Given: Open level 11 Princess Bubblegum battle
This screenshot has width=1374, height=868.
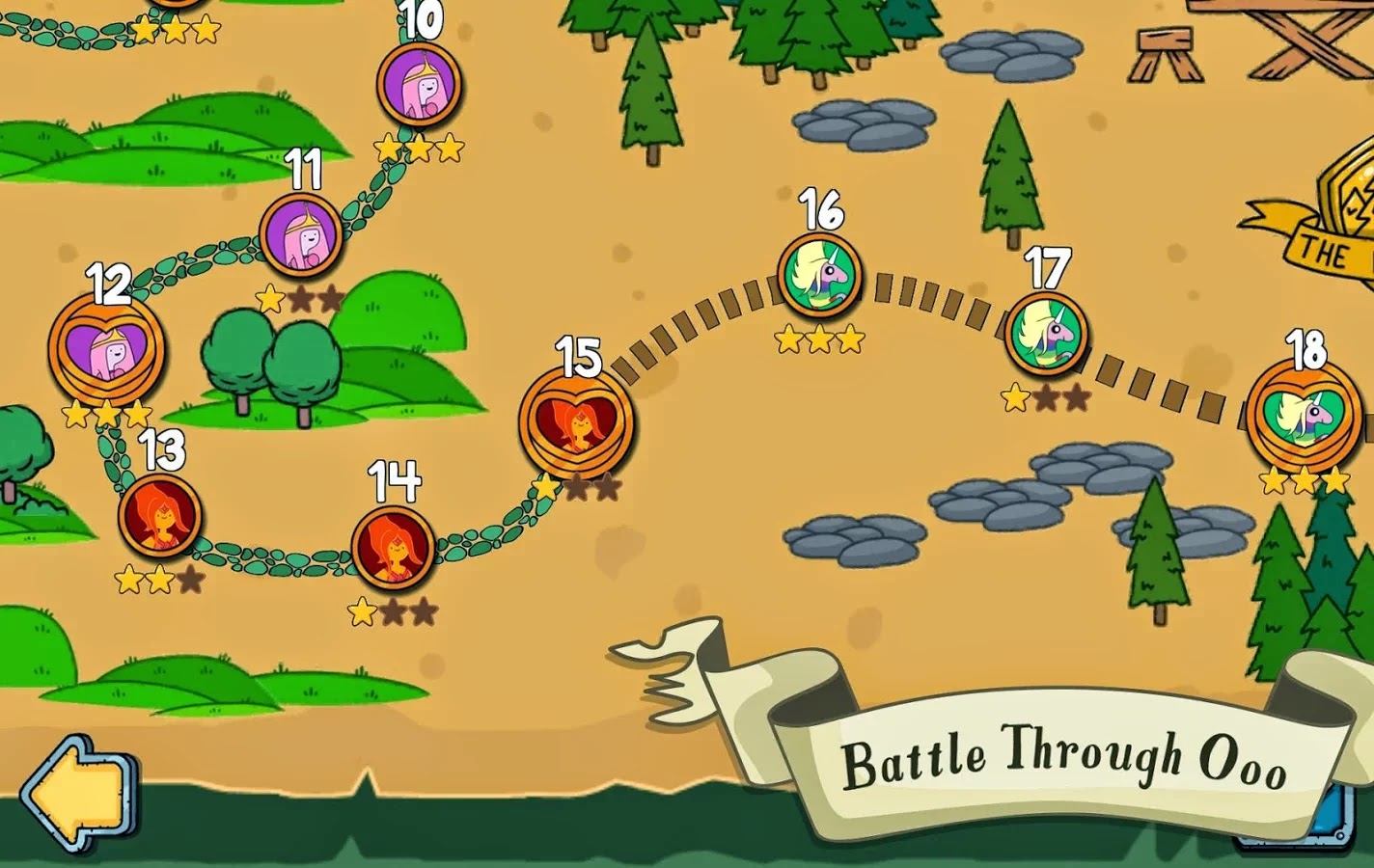Looking at the screenshot, I should click(302, 233).
